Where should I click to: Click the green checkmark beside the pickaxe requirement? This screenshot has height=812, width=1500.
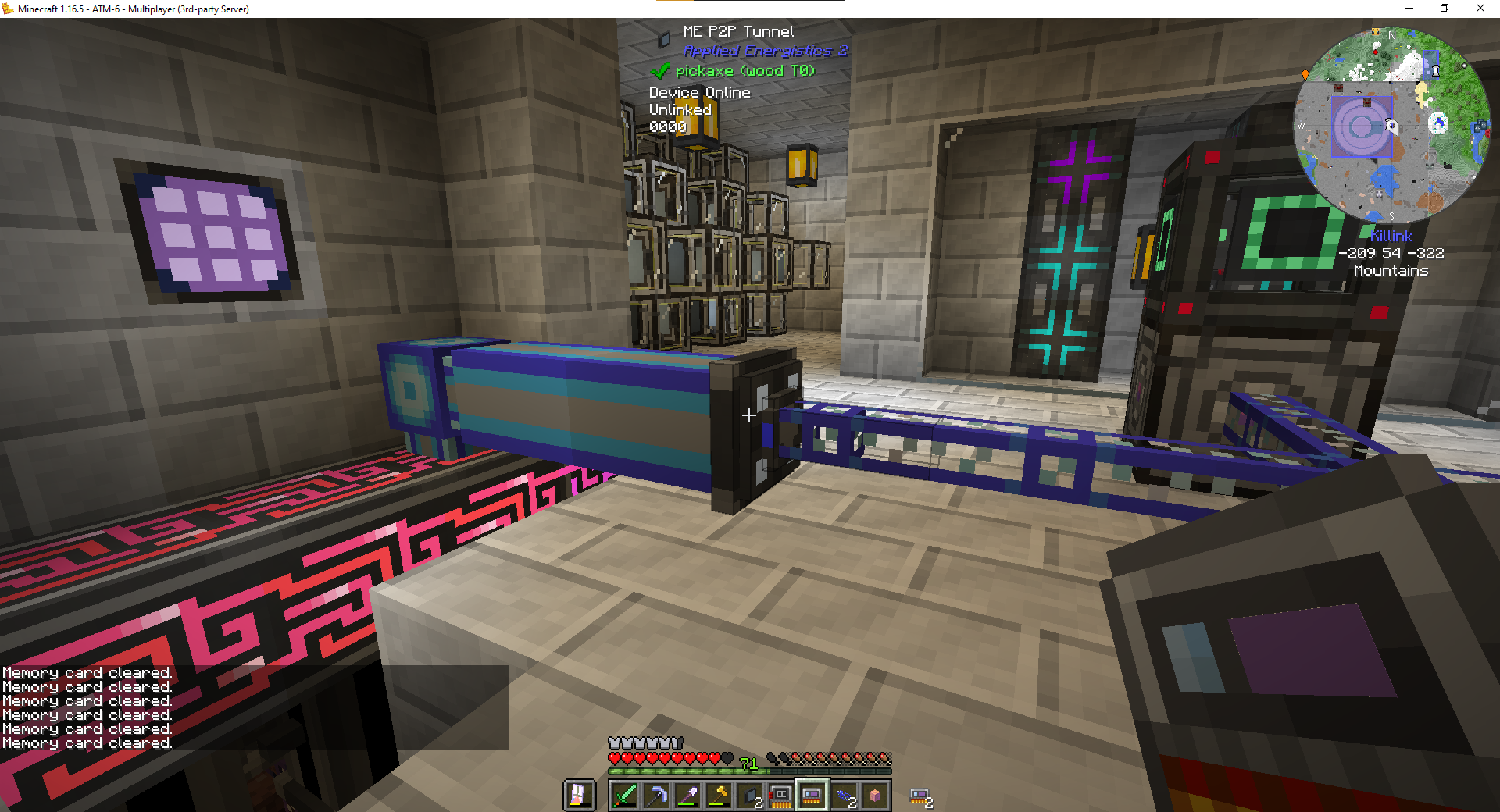660,70
